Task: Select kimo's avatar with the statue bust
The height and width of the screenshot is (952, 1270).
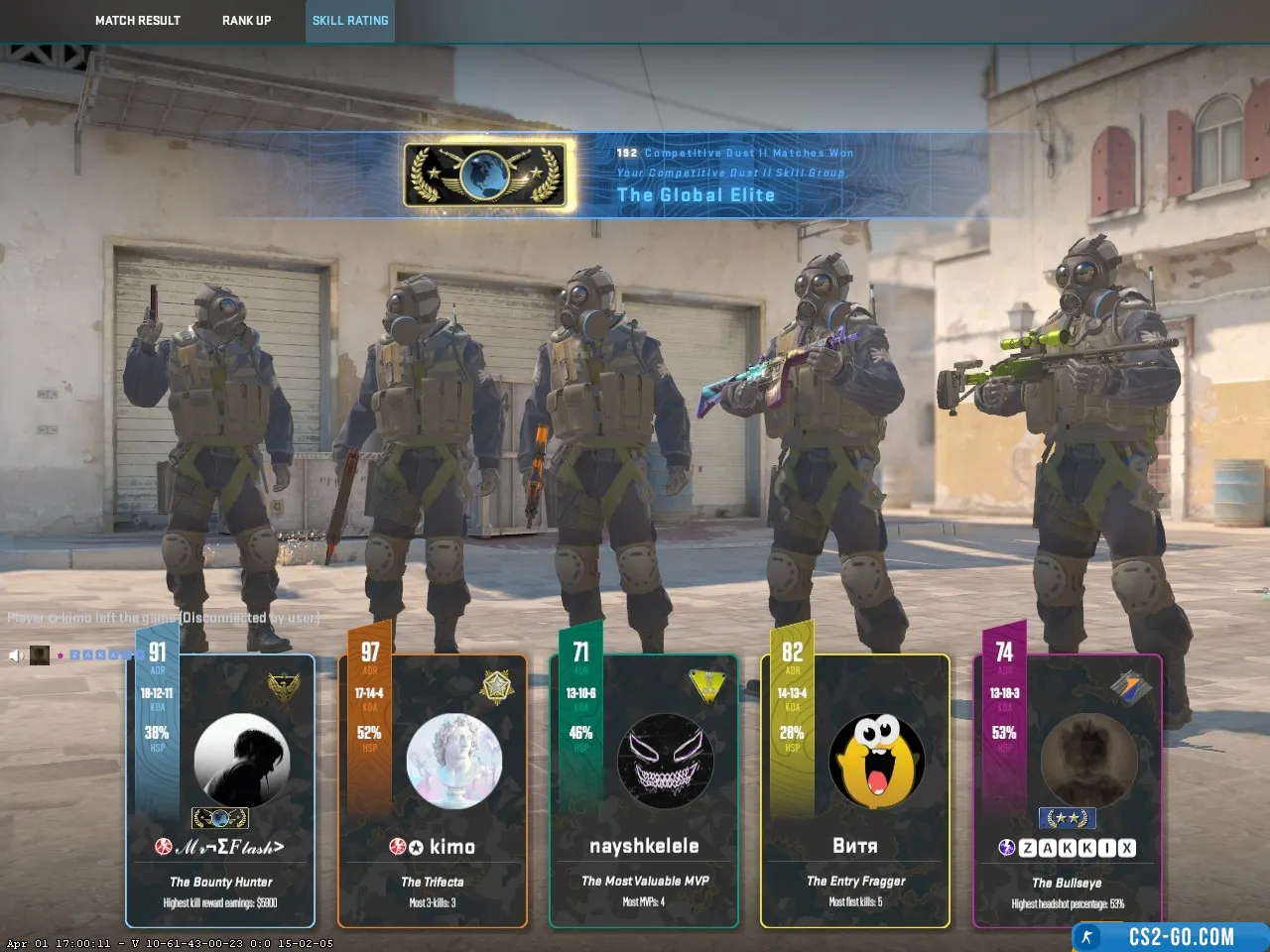Action: click(453, 762)
